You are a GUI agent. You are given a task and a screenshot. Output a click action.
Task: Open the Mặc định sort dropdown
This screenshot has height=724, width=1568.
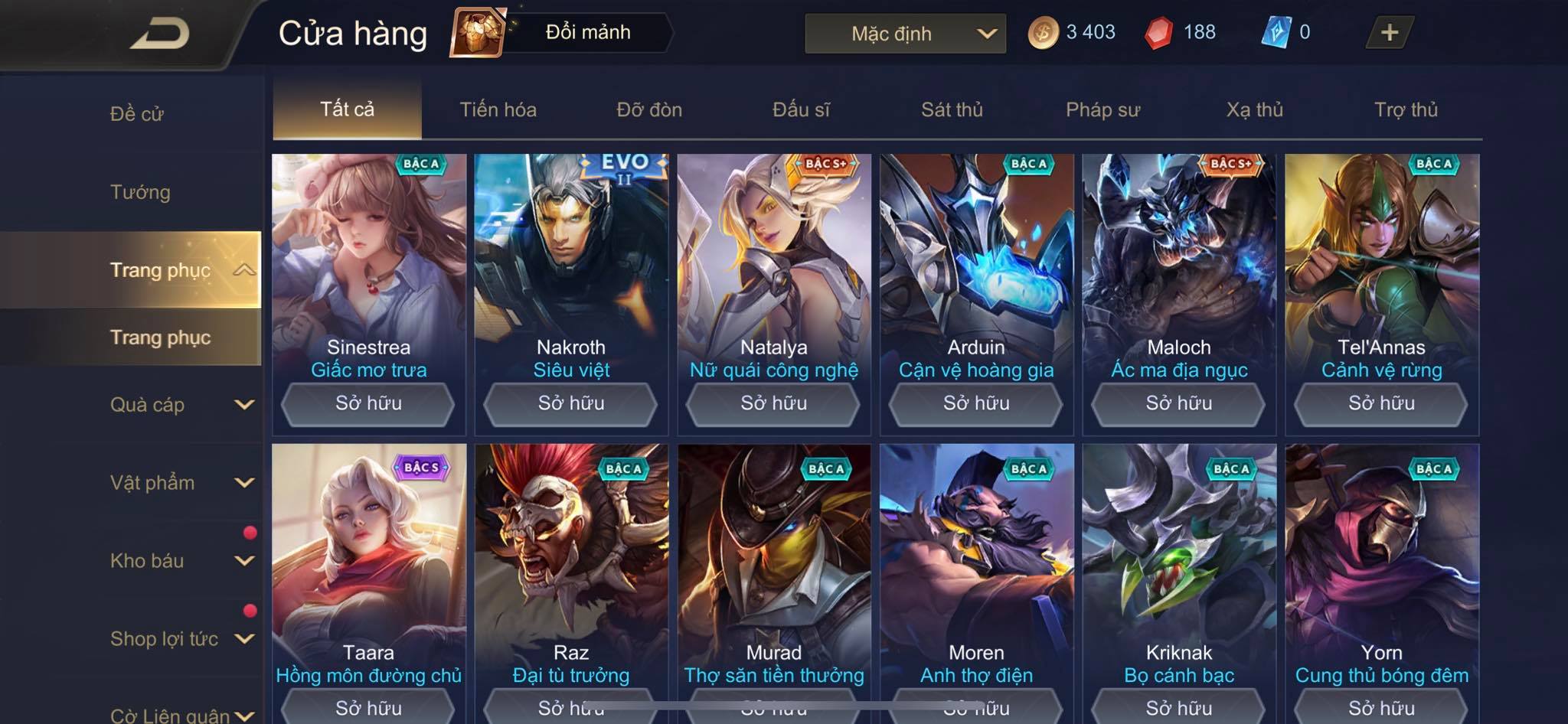coord(905,34)
